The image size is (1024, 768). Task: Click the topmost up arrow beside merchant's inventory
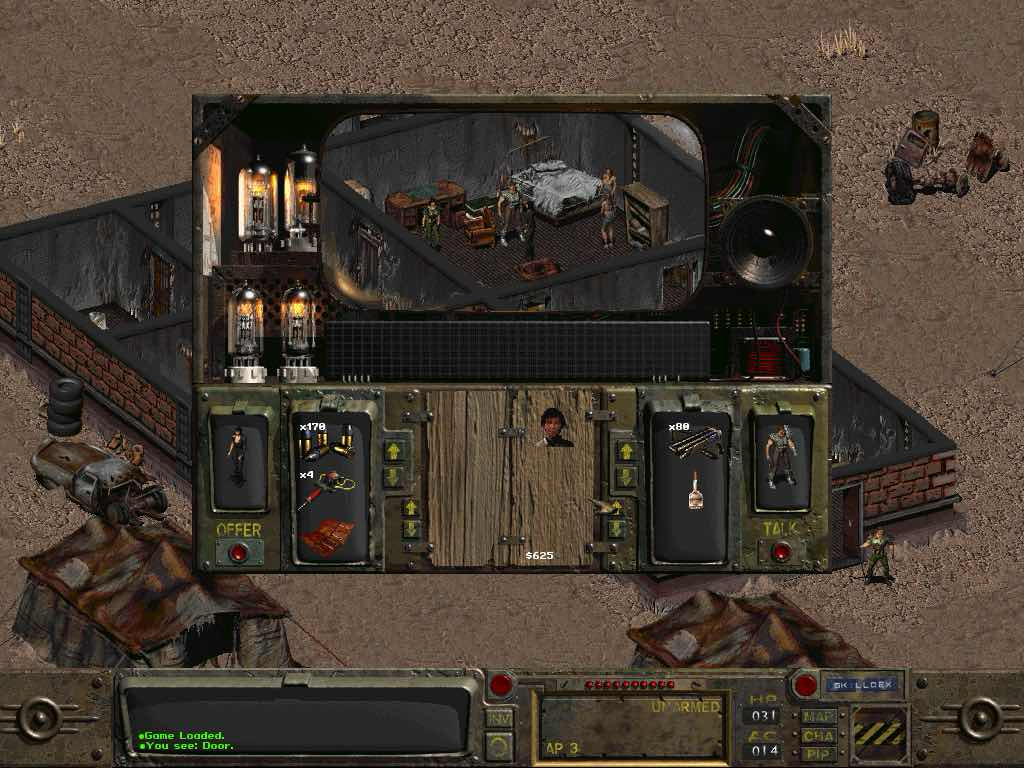point(626,451)
